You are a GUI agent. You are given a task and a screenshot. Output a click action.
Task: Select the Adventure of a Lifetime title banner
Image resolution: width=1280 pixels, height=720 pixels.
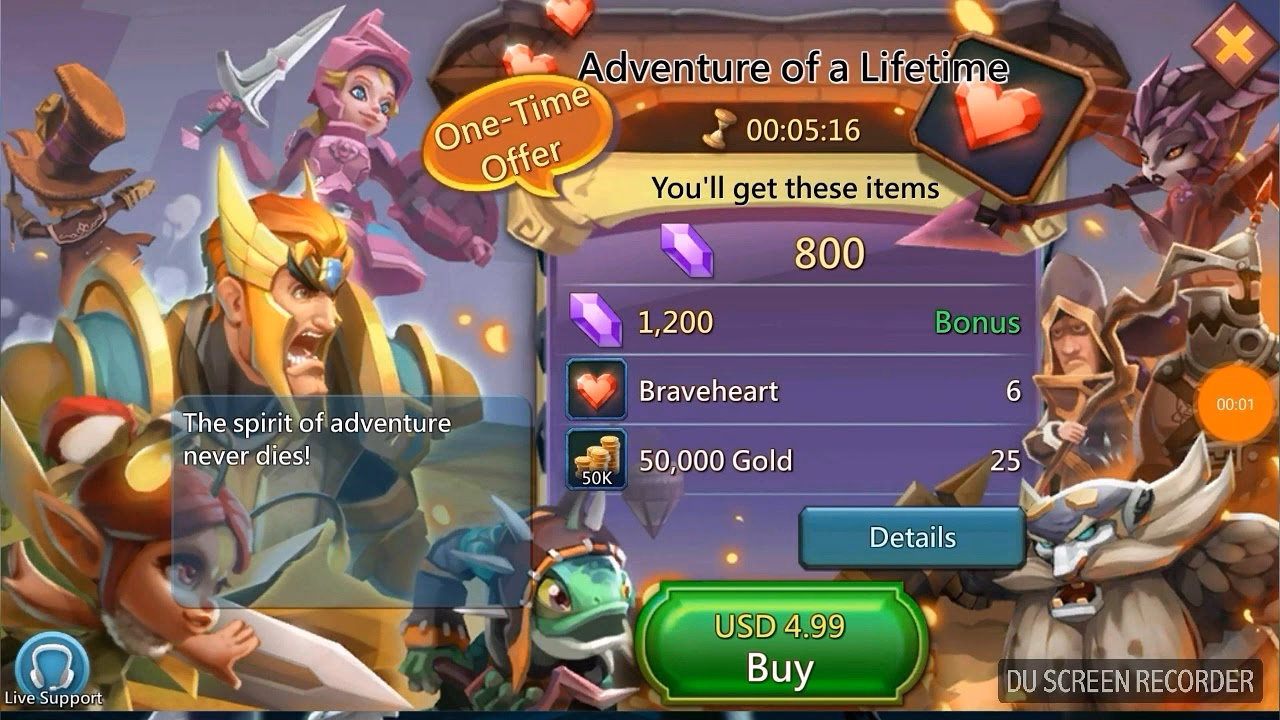(x=796, y=67)
